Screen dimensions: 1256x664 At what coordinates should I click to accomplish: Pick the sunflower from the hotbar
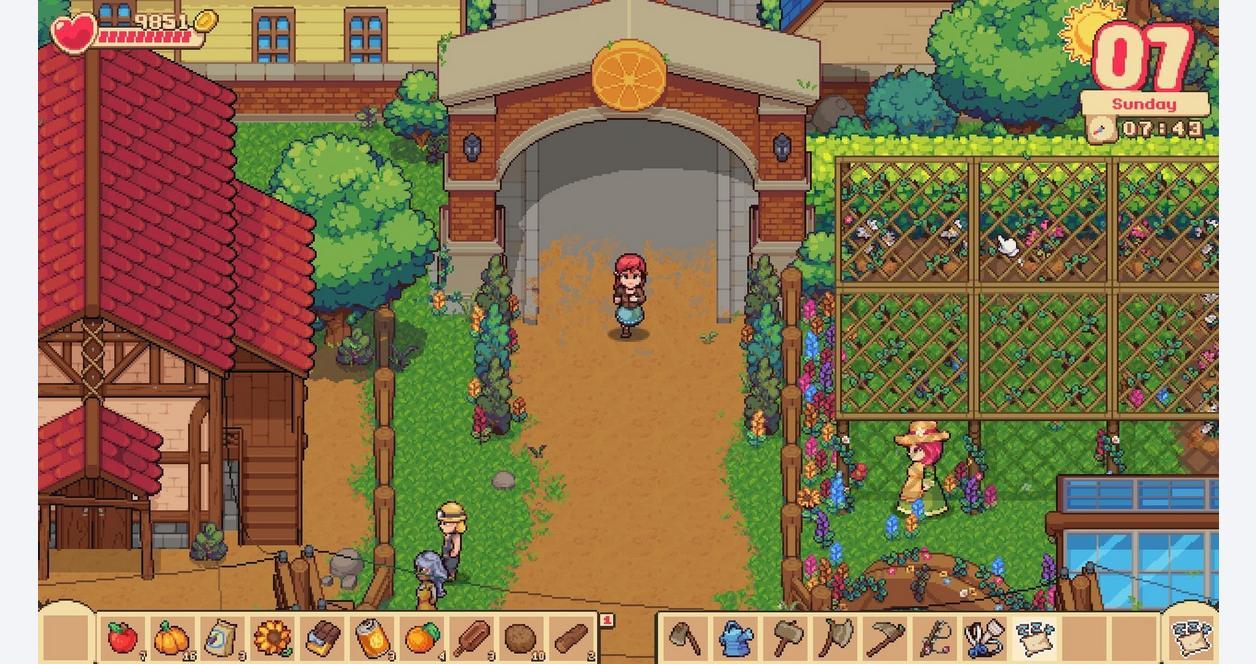coord(271,637)
